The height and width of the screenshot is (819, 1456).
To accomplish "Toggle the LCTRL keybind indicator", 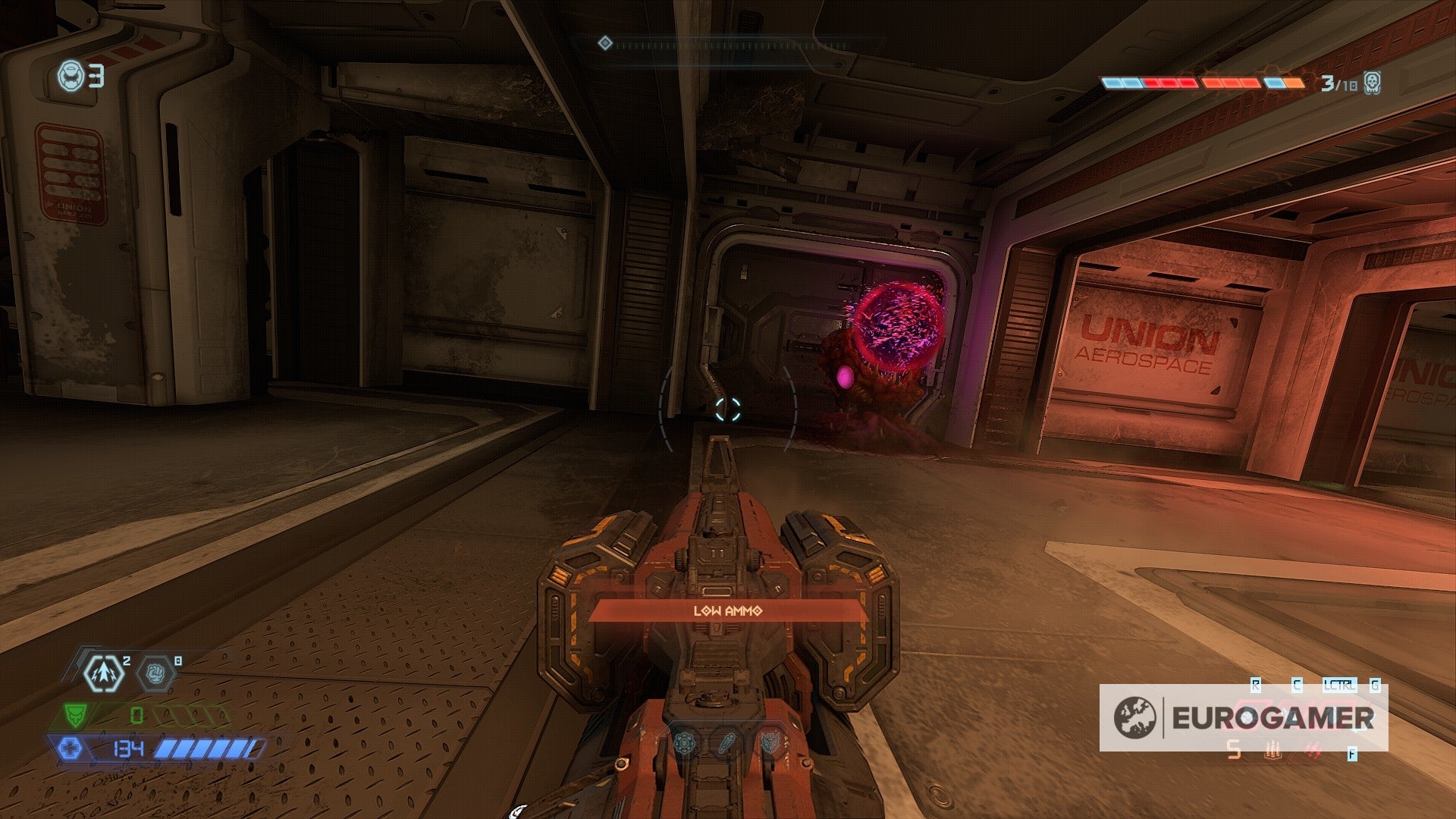I will [1340, 686].
